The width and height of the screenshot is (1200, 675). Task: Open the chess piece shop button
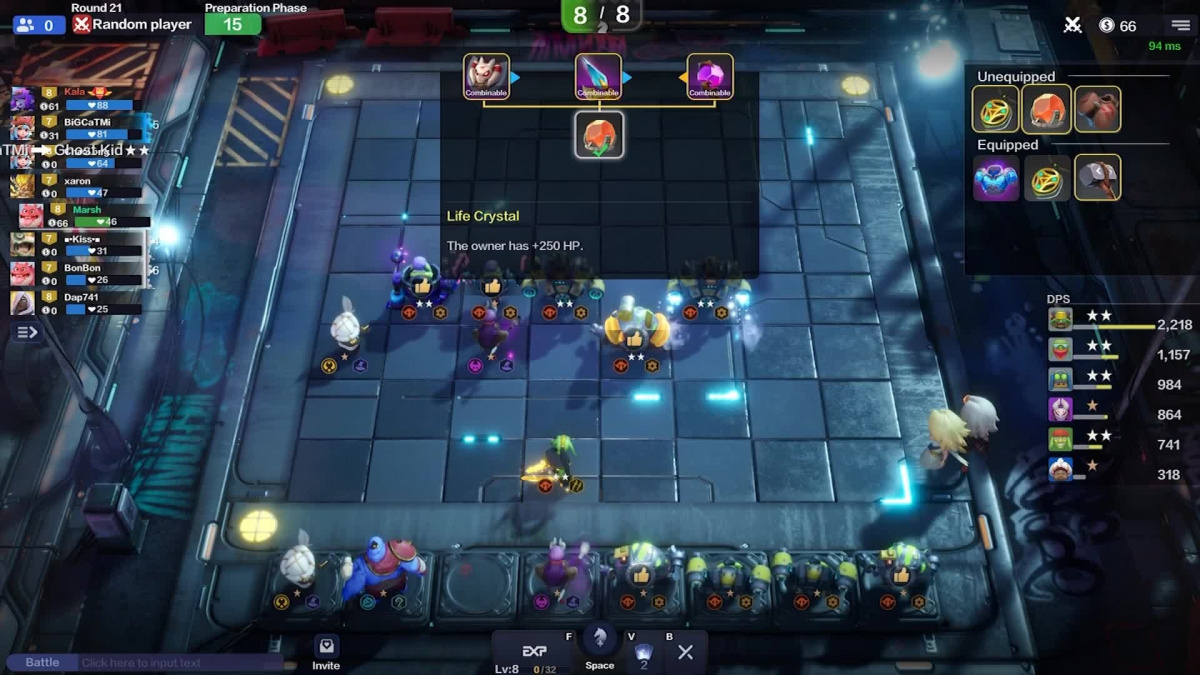600,645
